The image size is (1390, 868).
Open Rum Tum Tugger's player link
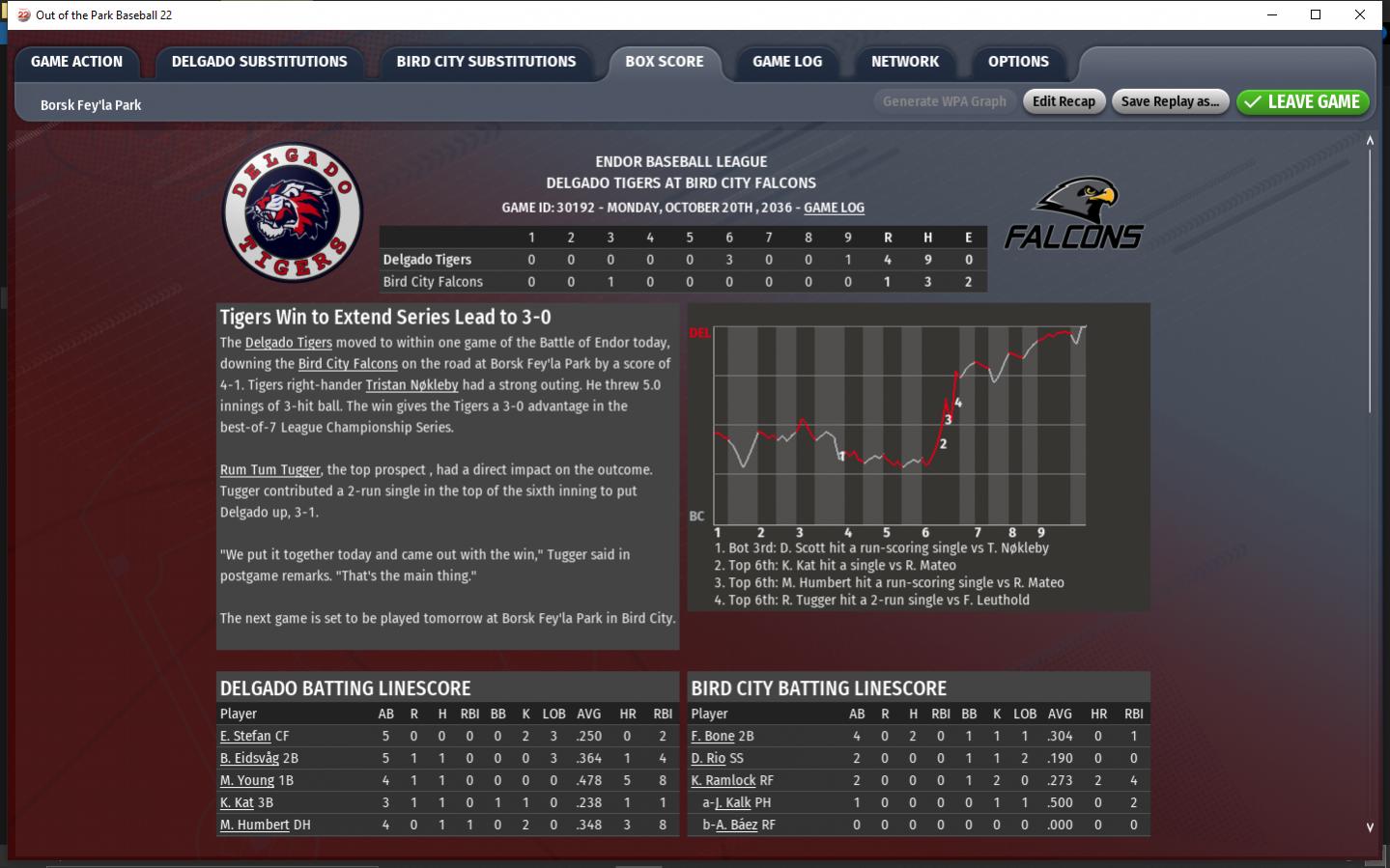click(x=269, y=470)
